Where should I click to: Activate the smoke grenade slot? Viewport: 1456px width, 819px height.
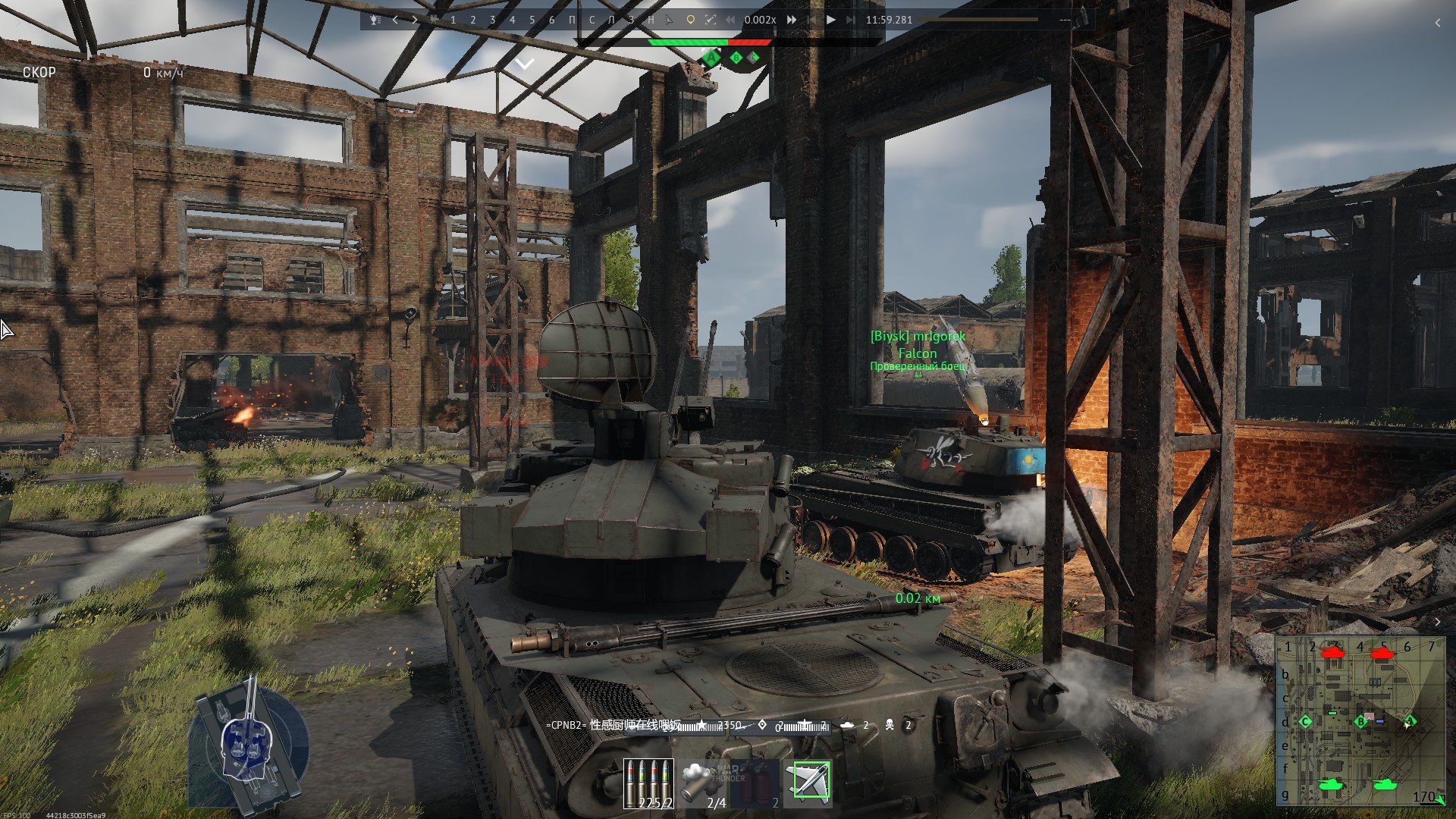(702, 783)
